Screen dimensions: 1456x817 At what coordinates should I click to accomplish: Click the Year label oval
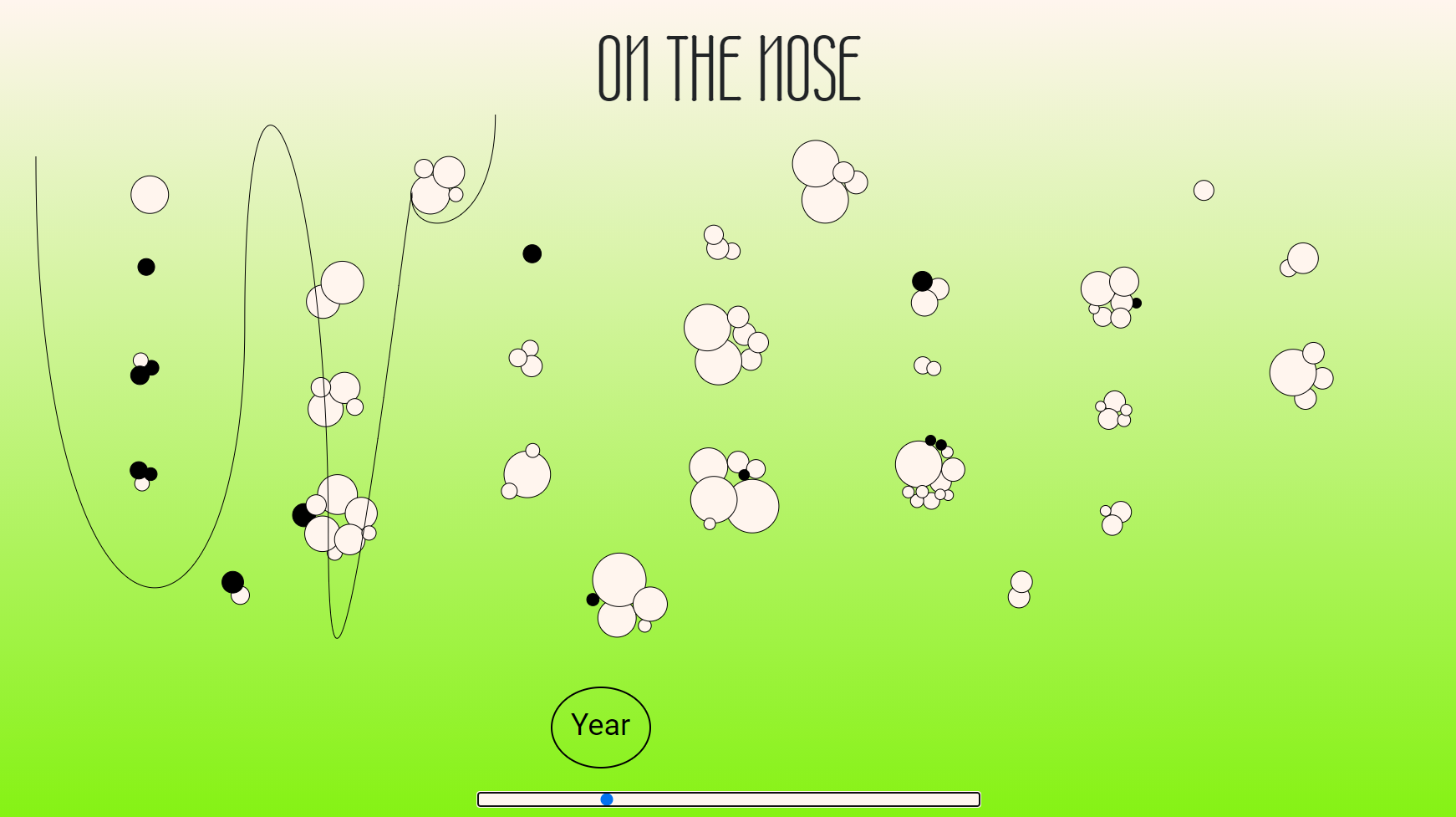click(x=600, y=725)
